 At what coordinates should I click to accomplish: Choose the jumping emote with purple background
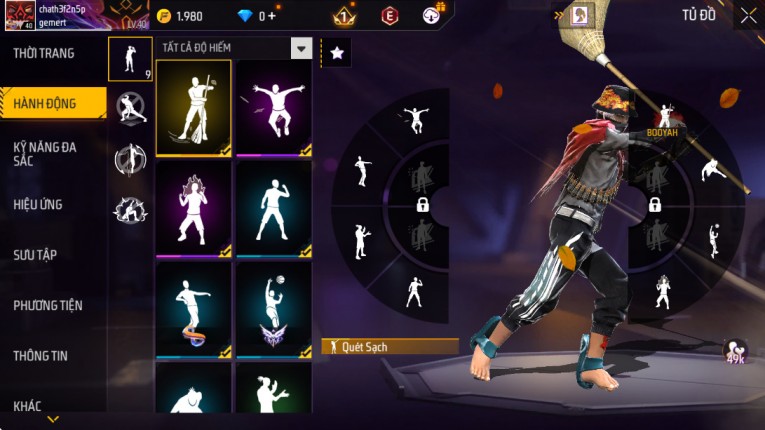273,108
